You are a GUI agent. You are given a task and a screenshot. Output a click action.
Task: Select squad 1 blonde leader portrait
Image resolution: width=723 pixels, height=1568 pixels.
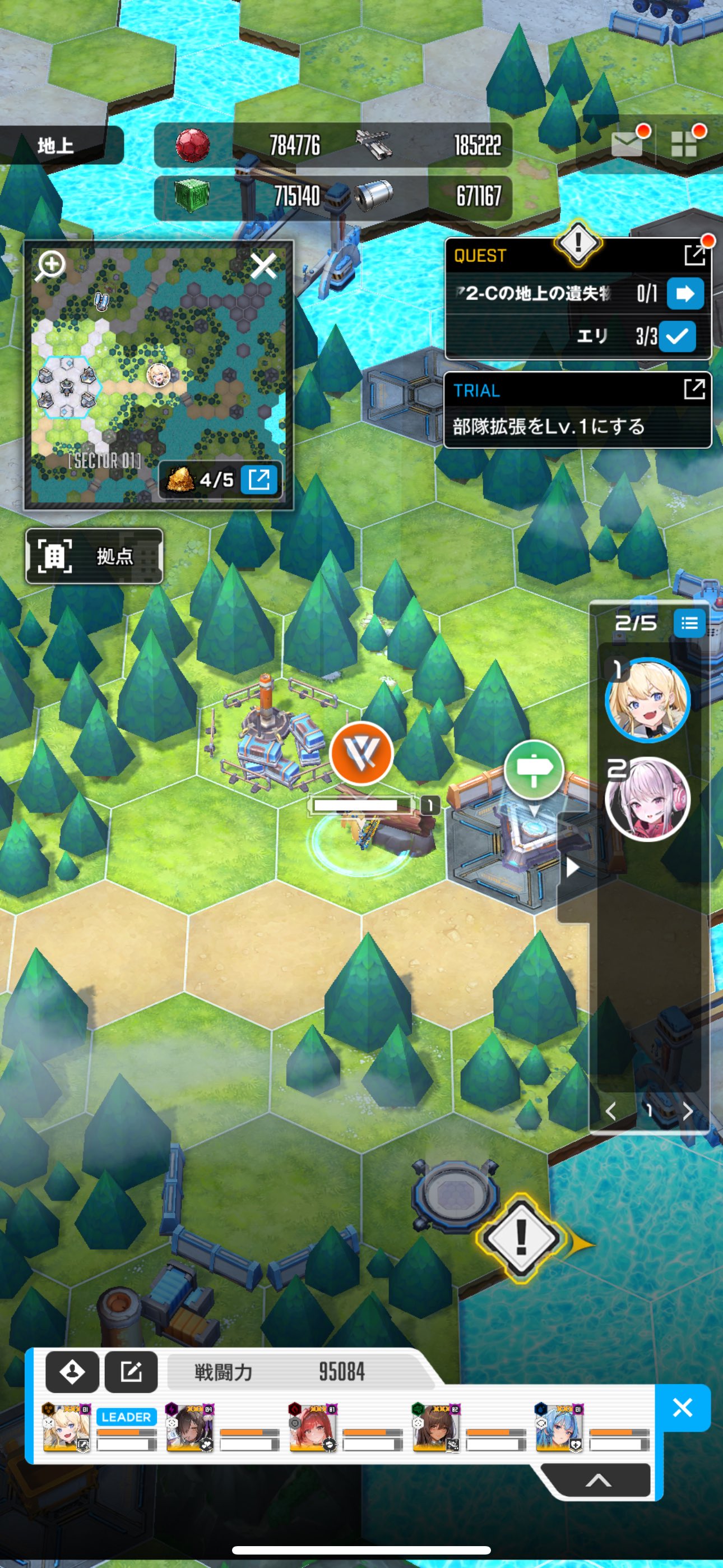click(x=647, y=700)
